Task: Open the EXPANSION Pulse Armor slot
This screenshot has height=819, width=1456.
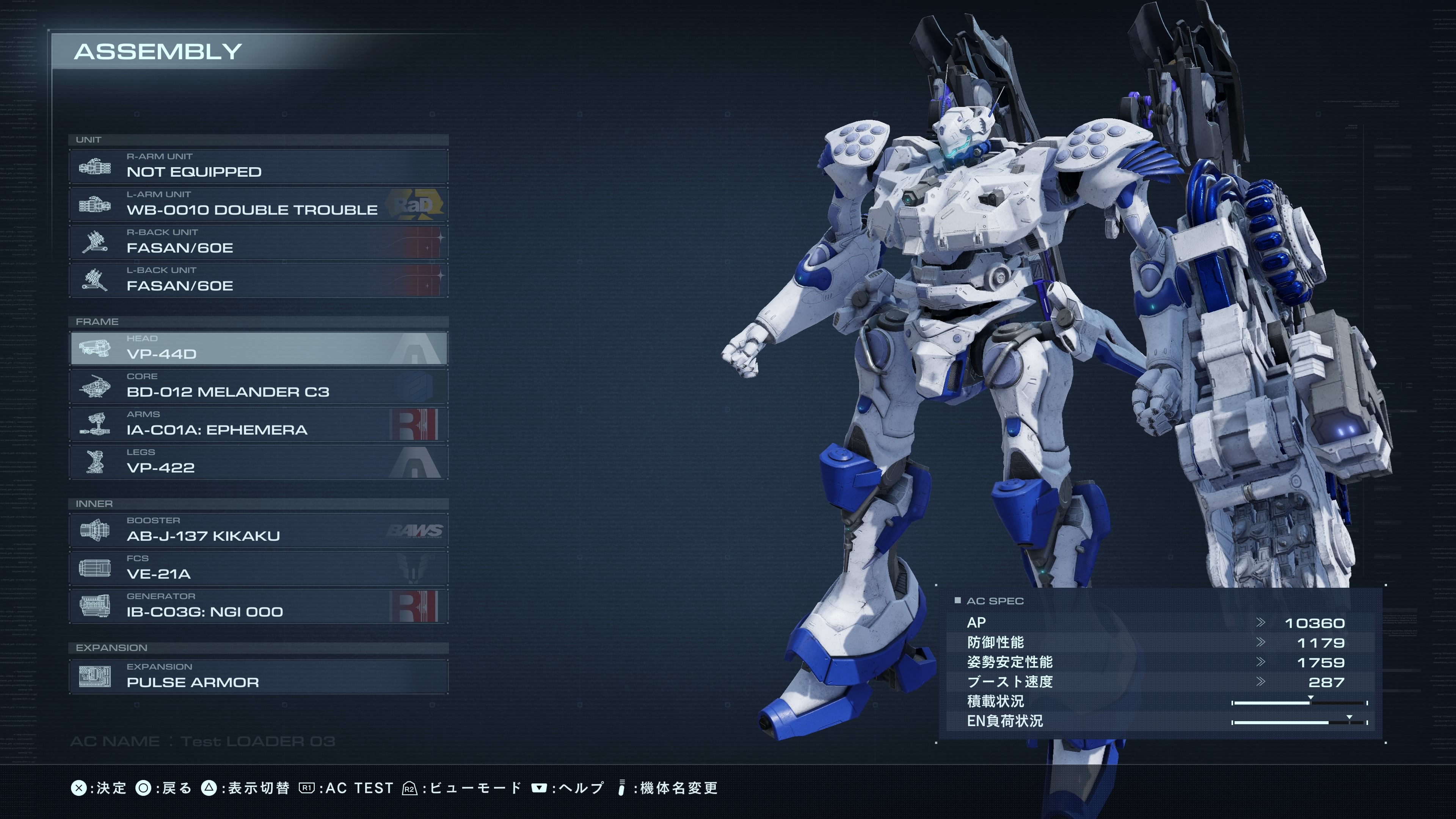Action: tap(258, 676)
